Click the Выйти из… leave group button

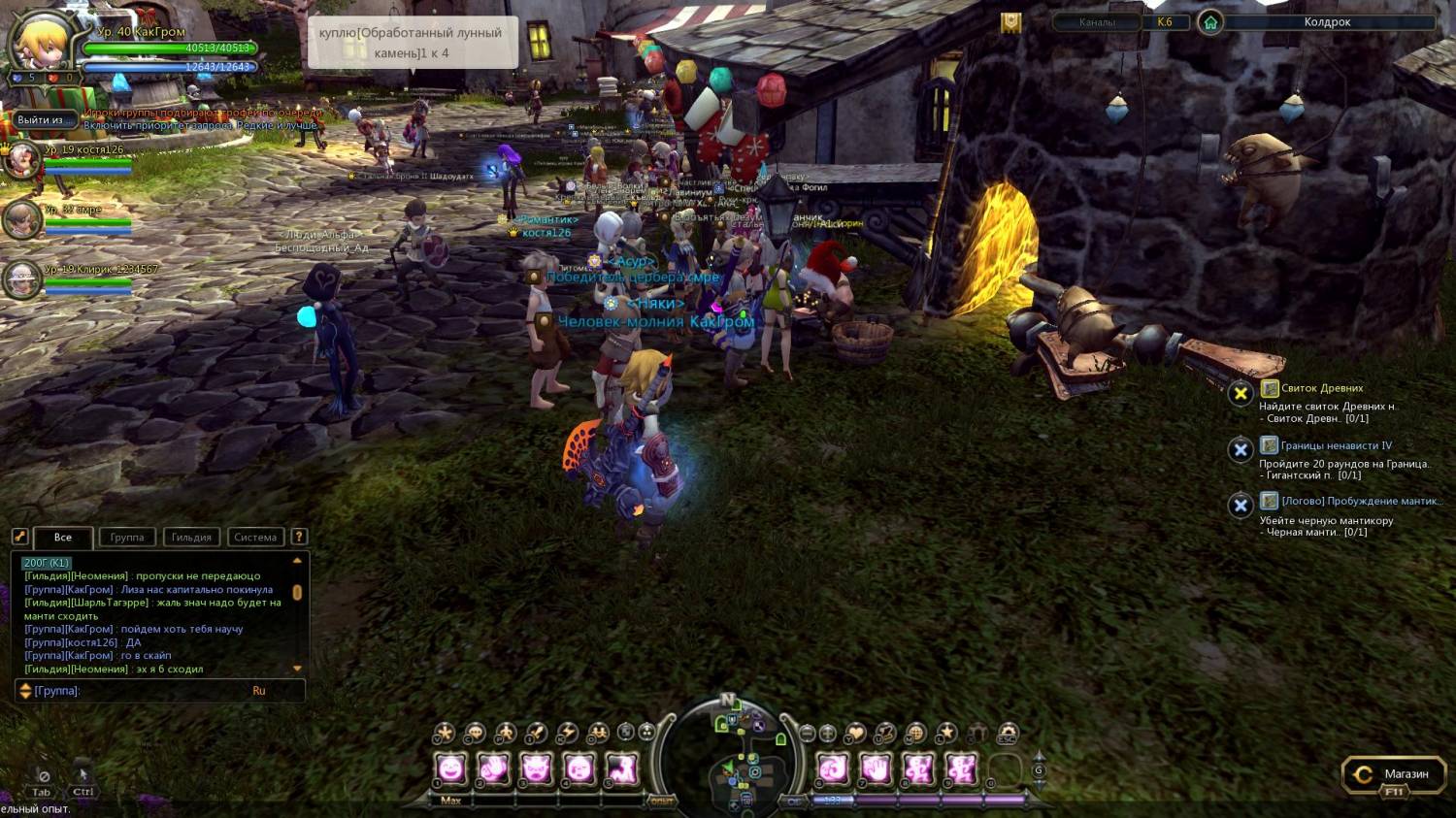[x=40, y=120]
